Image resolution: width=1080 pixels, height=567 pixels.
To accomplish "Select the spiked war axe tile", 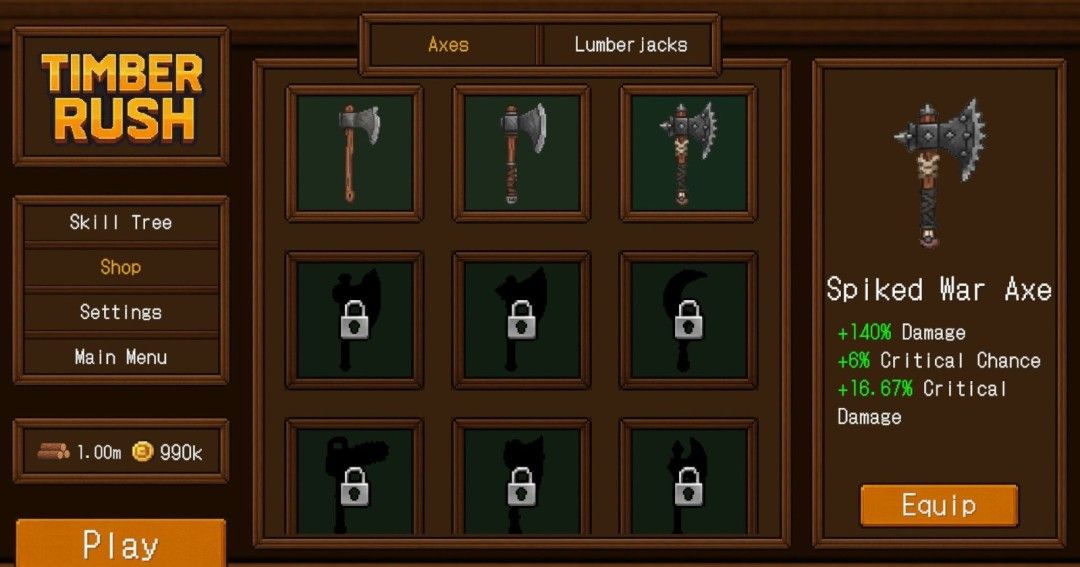I will (688, 153).
